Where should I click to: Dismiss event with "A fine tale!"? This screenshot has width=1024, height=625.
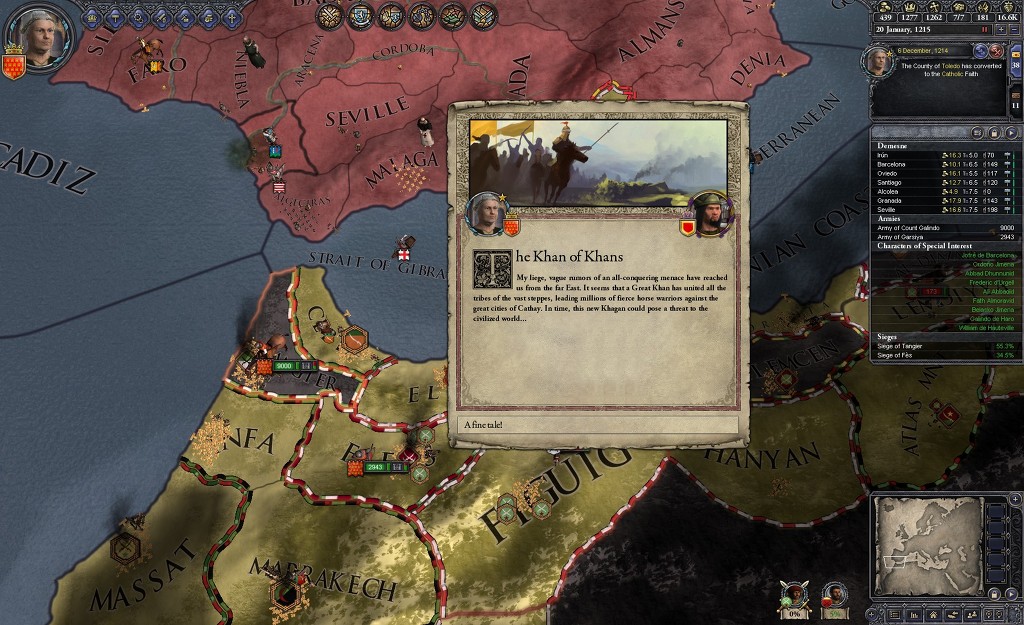[x=598, y=425]
